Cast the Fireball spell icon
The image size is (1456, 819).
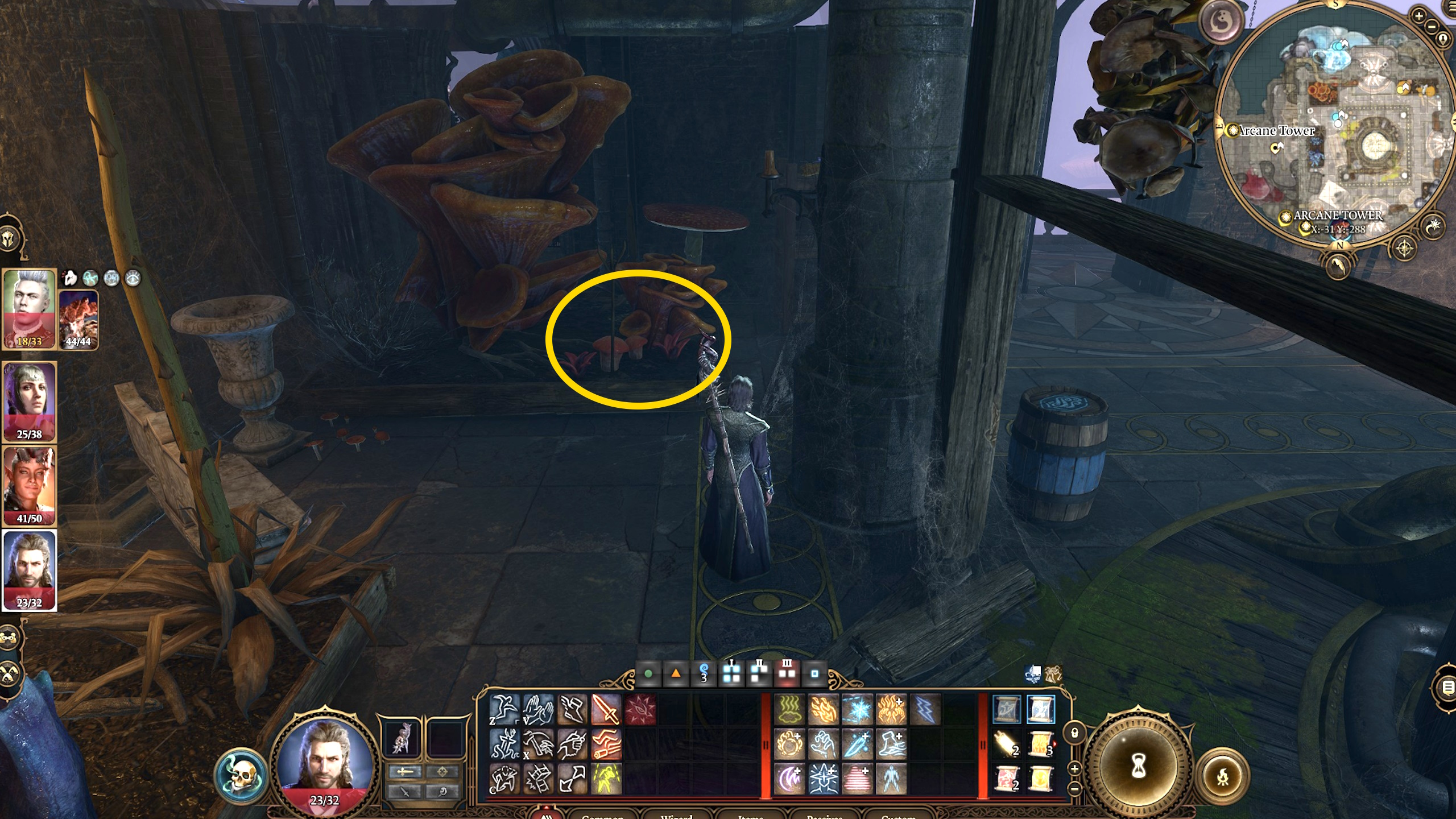[789, 744]
